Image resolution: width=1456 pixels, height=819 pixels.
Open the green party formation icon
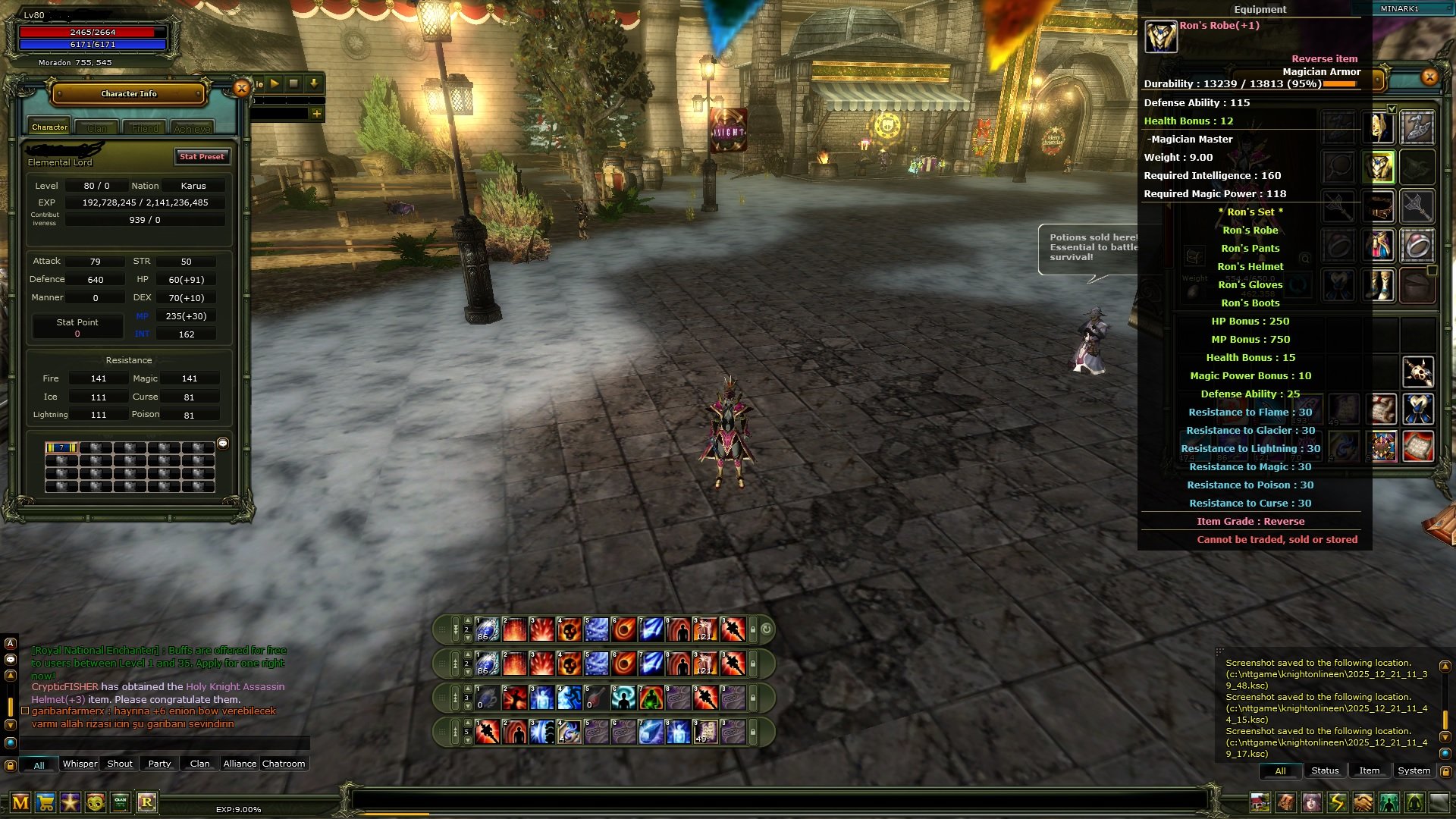click(1388, 802)
